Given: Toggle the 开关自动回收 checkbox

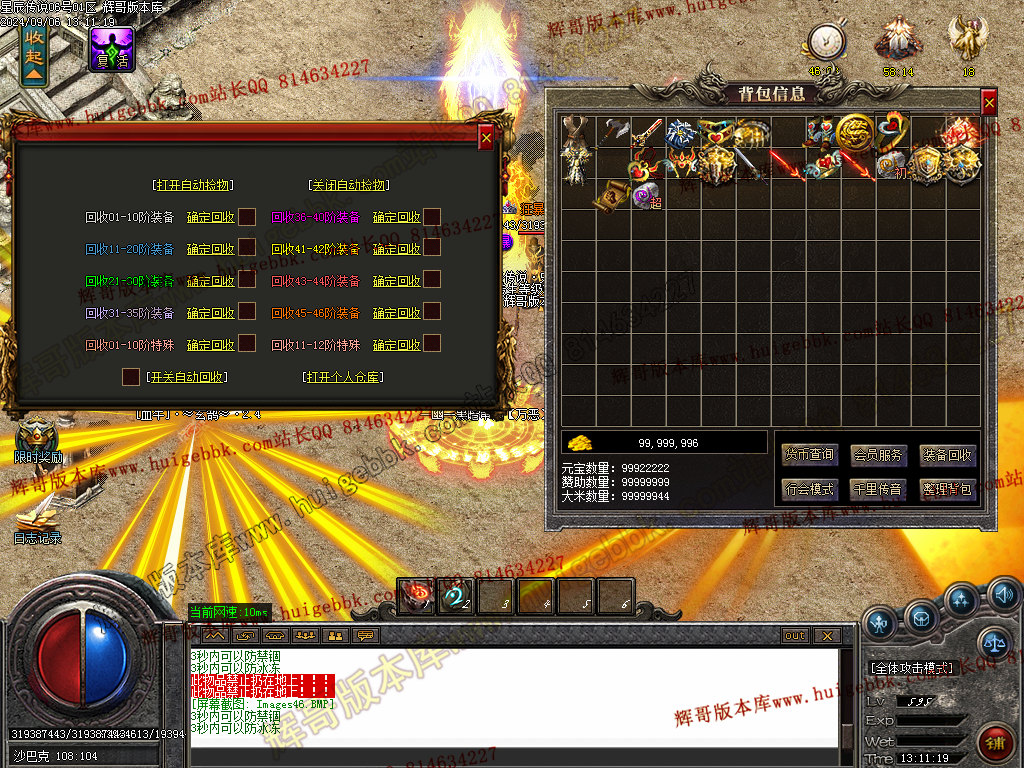Looking at the screenshot, I should (131, 377).
